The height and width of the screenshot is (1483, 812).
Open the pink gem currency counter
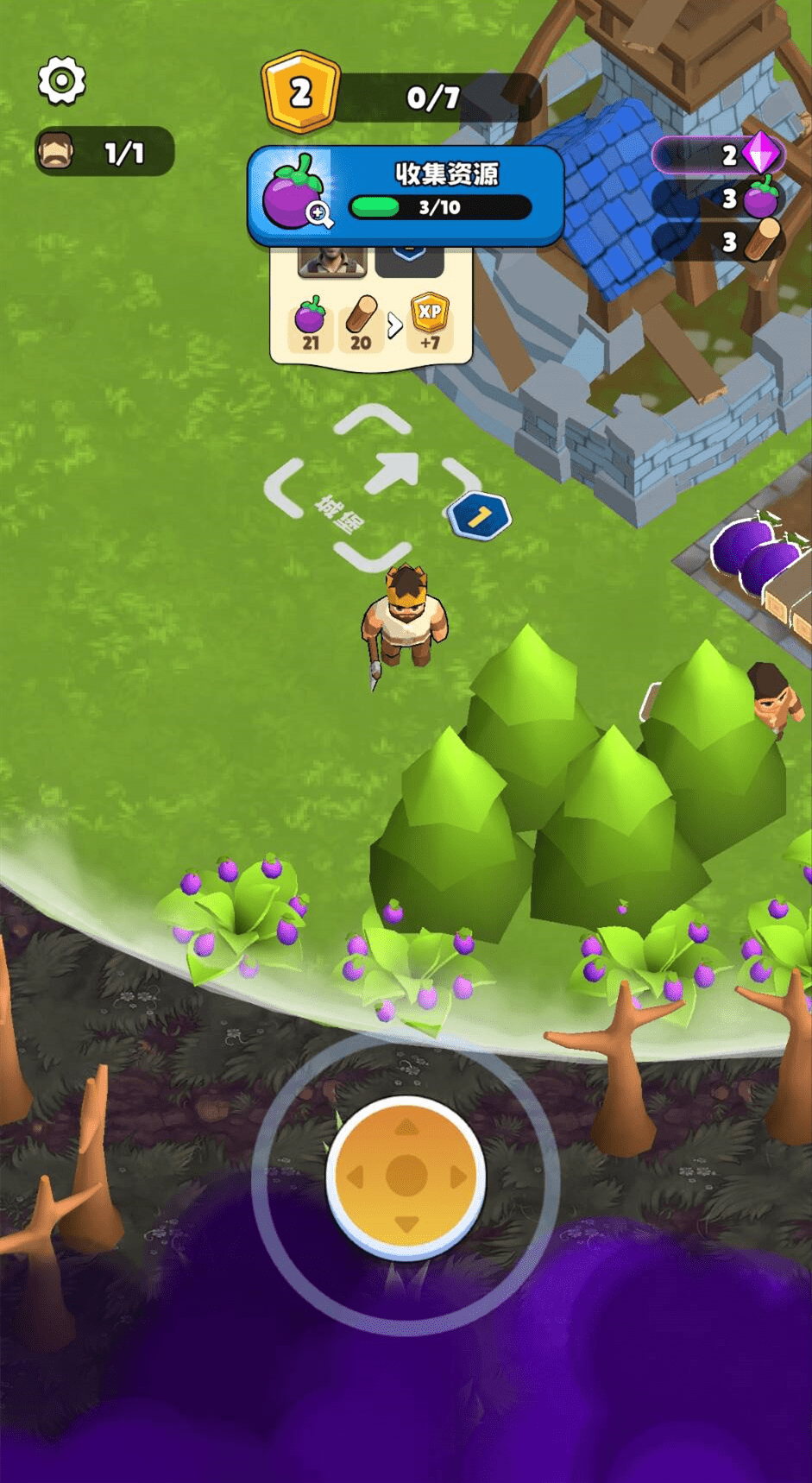[719, 155]
